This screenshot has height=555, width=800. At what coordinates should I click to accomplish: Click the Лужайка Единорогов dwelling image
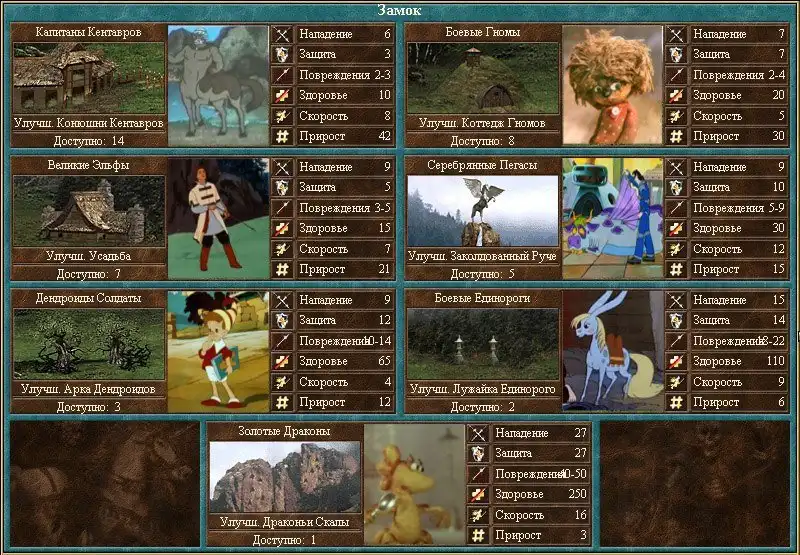tap(482, 344)
